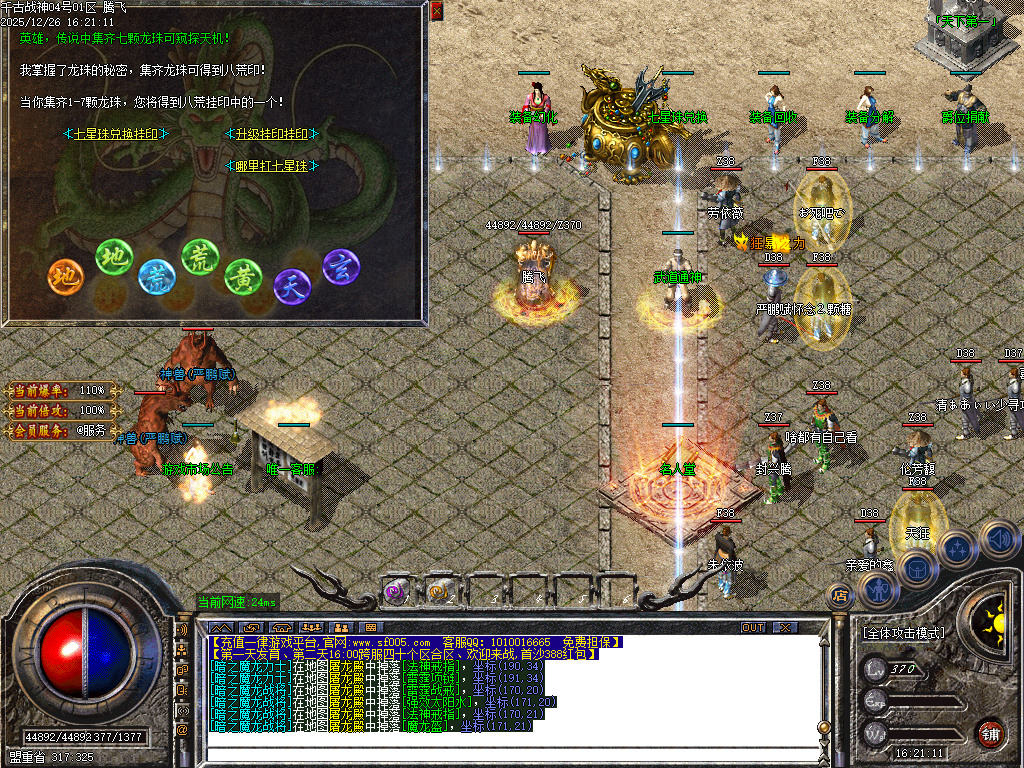
Task: Change the 全体攻击模式 attack mode label
Action: coord(903,633)
